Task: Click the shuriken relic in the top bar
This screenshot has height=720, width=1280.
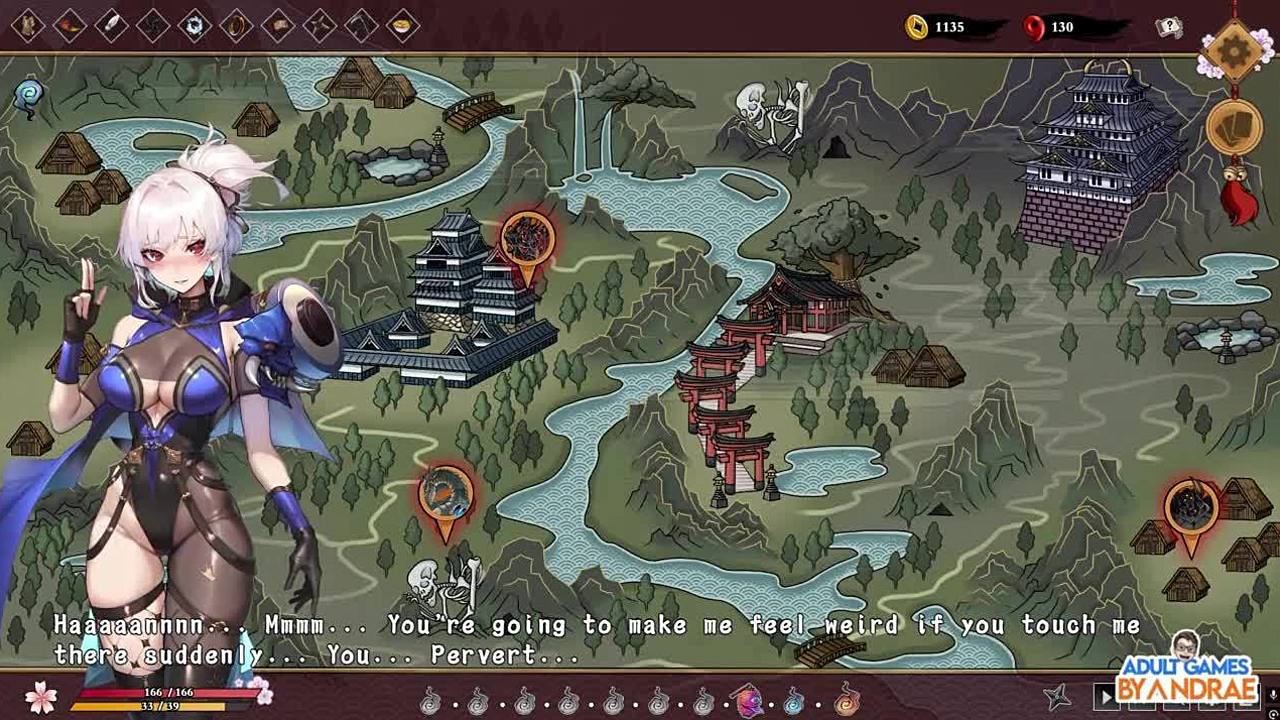Action: [x=319, y=26]
